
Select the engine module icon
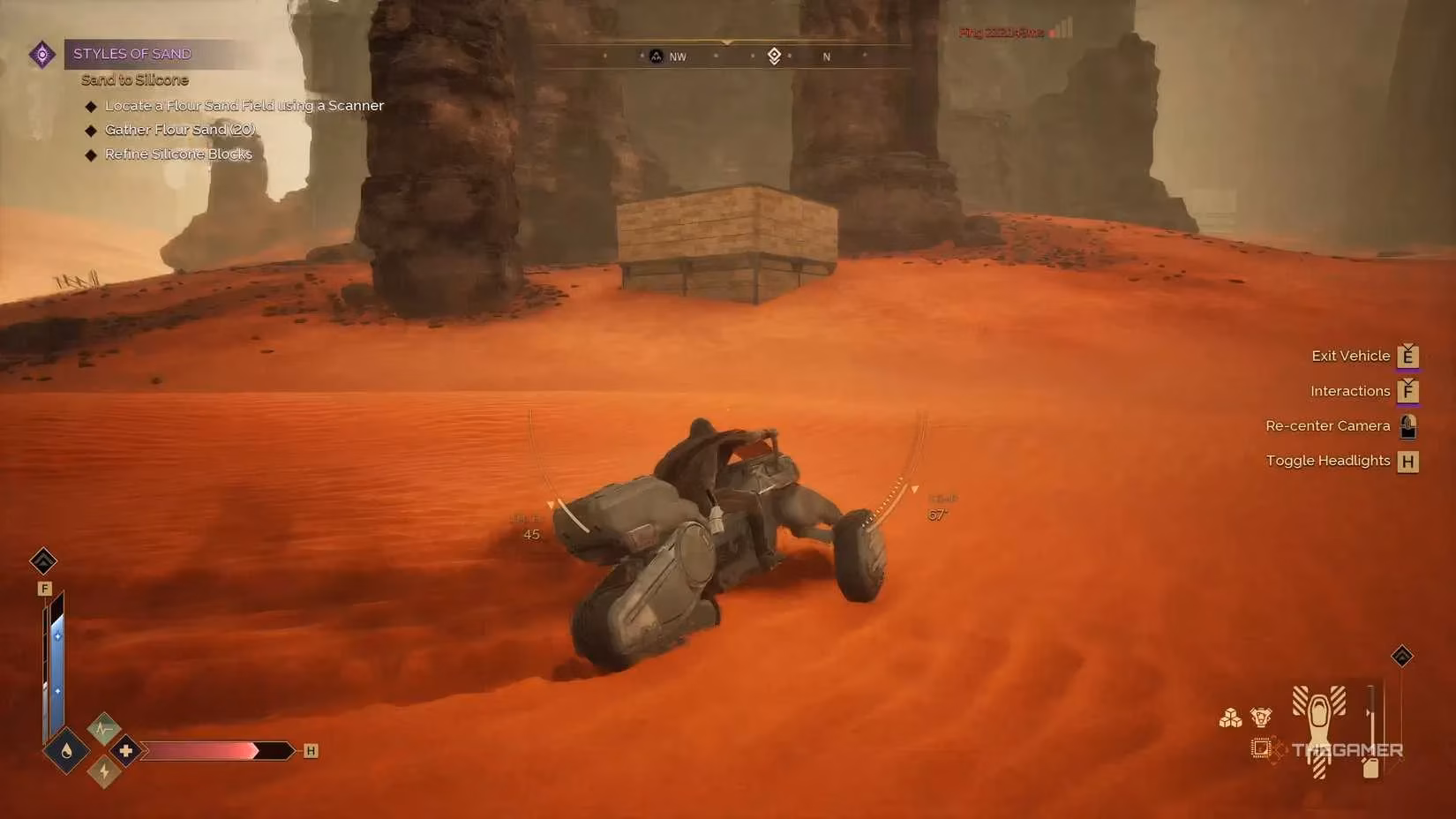(x=1260, y=718)
